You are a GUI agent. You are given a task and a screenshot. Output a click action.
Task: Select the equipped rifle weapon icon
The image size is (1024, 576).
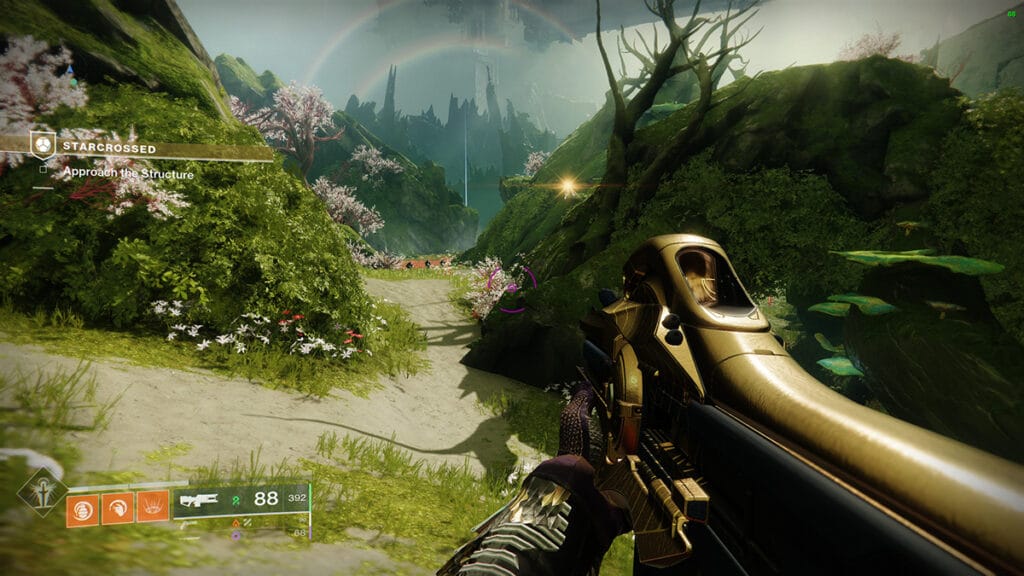pyautogui.click(x=200, y=500)
